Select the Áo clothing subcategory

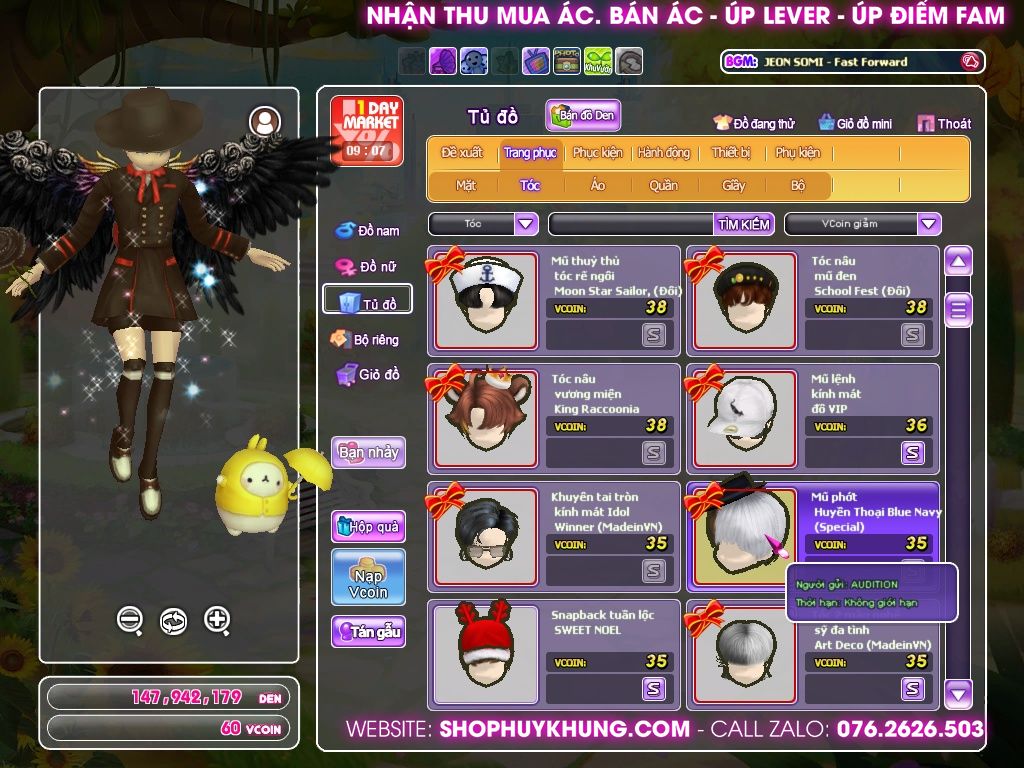point(598,185)
